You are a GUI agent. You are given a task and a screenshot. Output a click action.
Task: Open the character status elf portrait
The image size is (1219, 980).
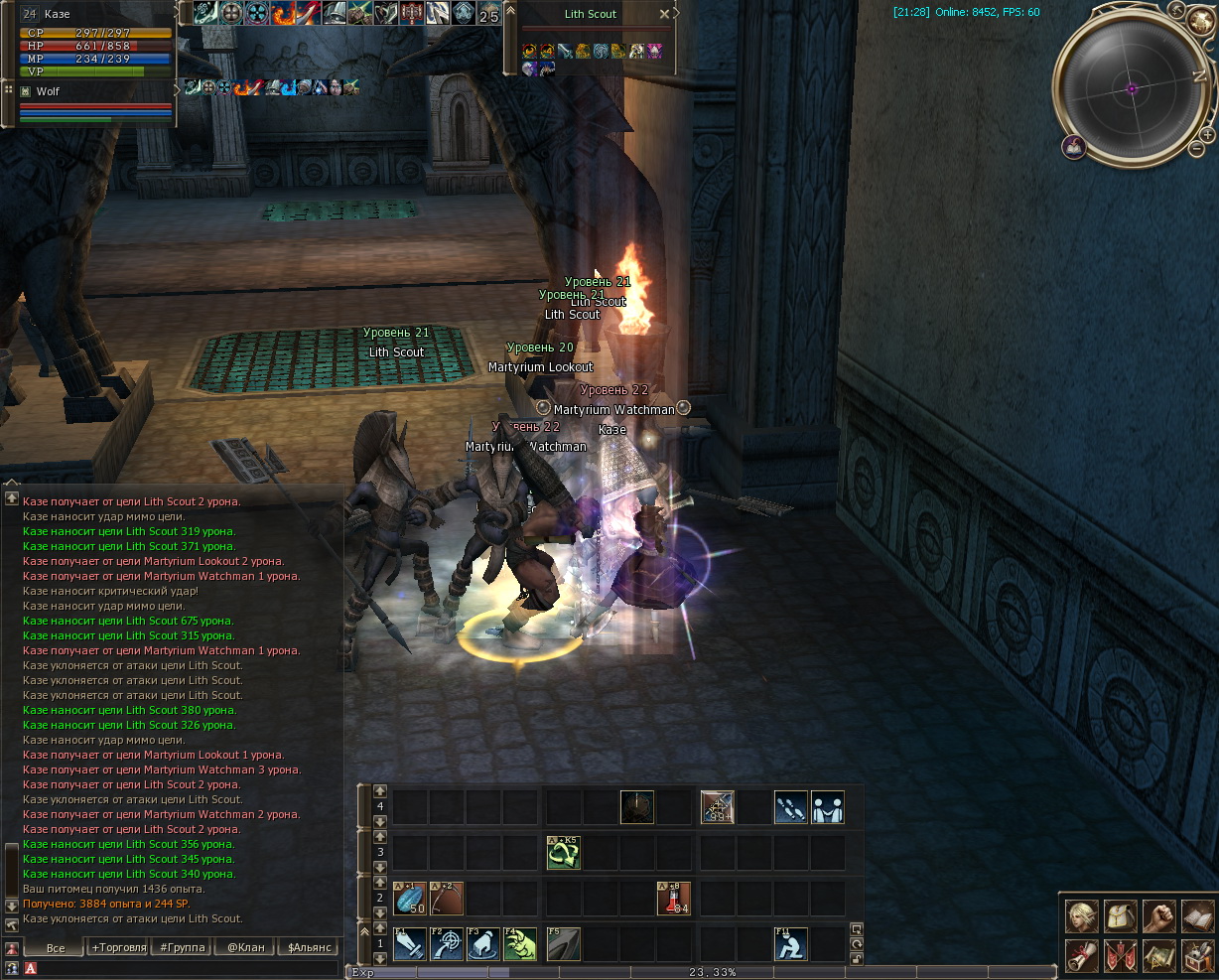click(1082, 915)
